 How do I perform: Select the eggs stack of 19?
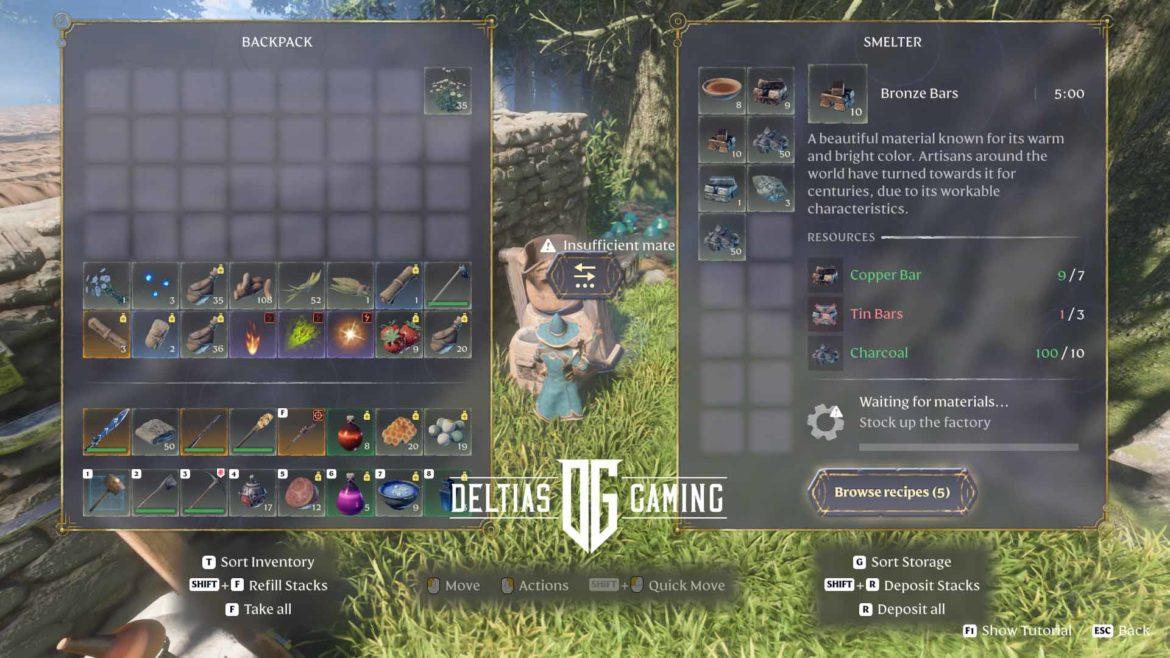coord(447,431)
